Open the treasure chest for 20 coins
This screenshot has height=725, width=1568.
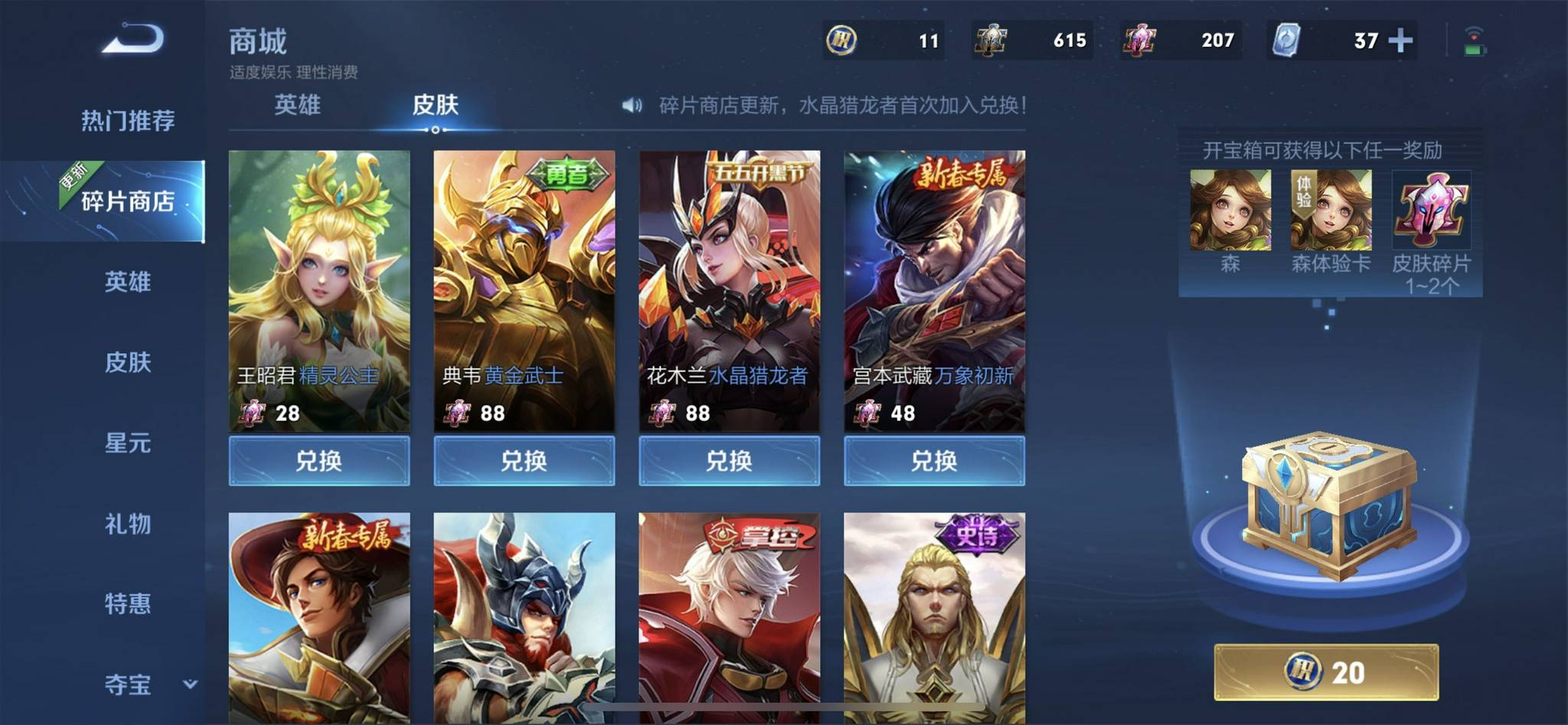(1326, 672)
